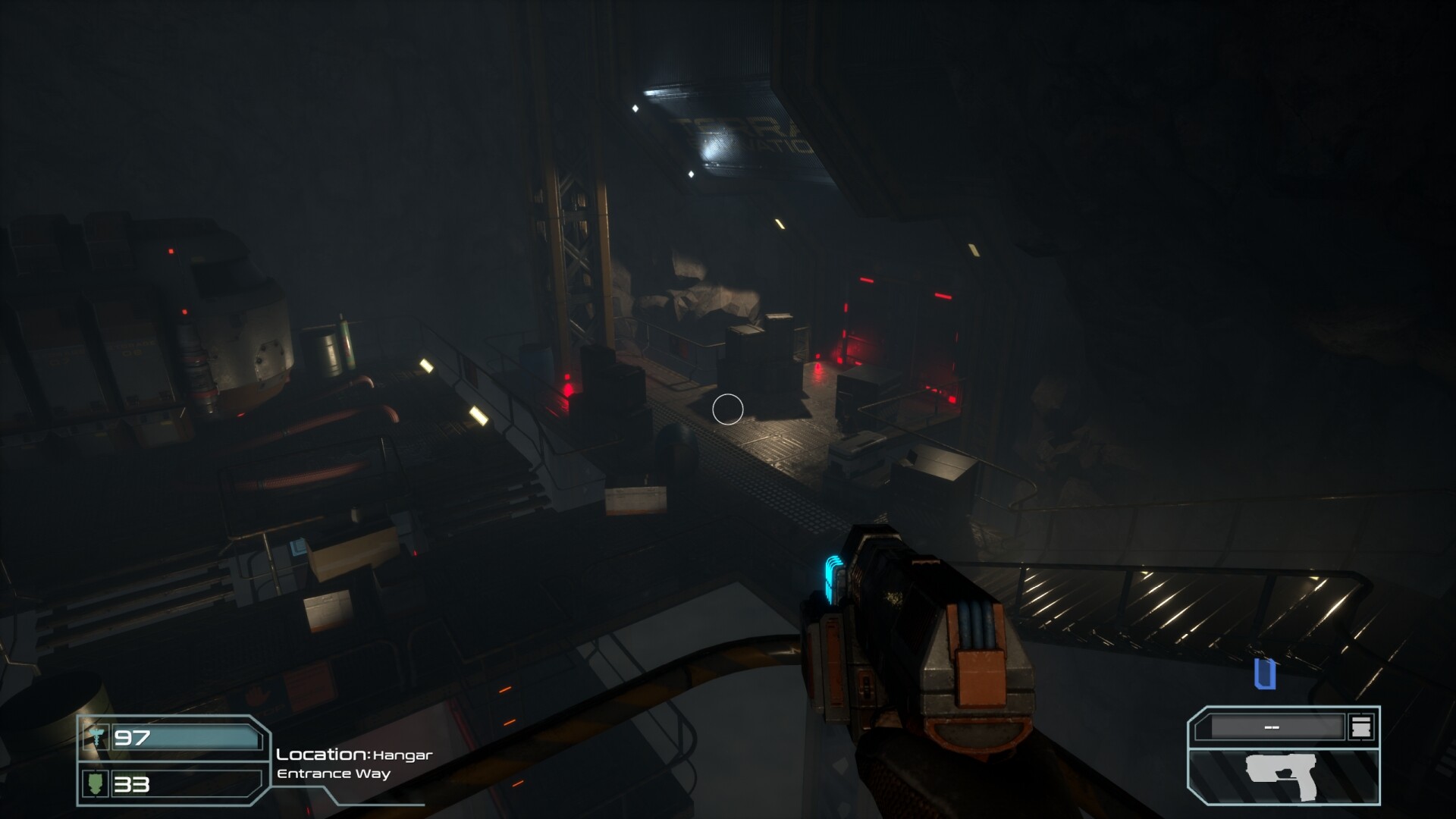Click the empty ammo counter showing --
Image resolution: width=1456 pixels, height=819 pixels.
pos(1272,726)
